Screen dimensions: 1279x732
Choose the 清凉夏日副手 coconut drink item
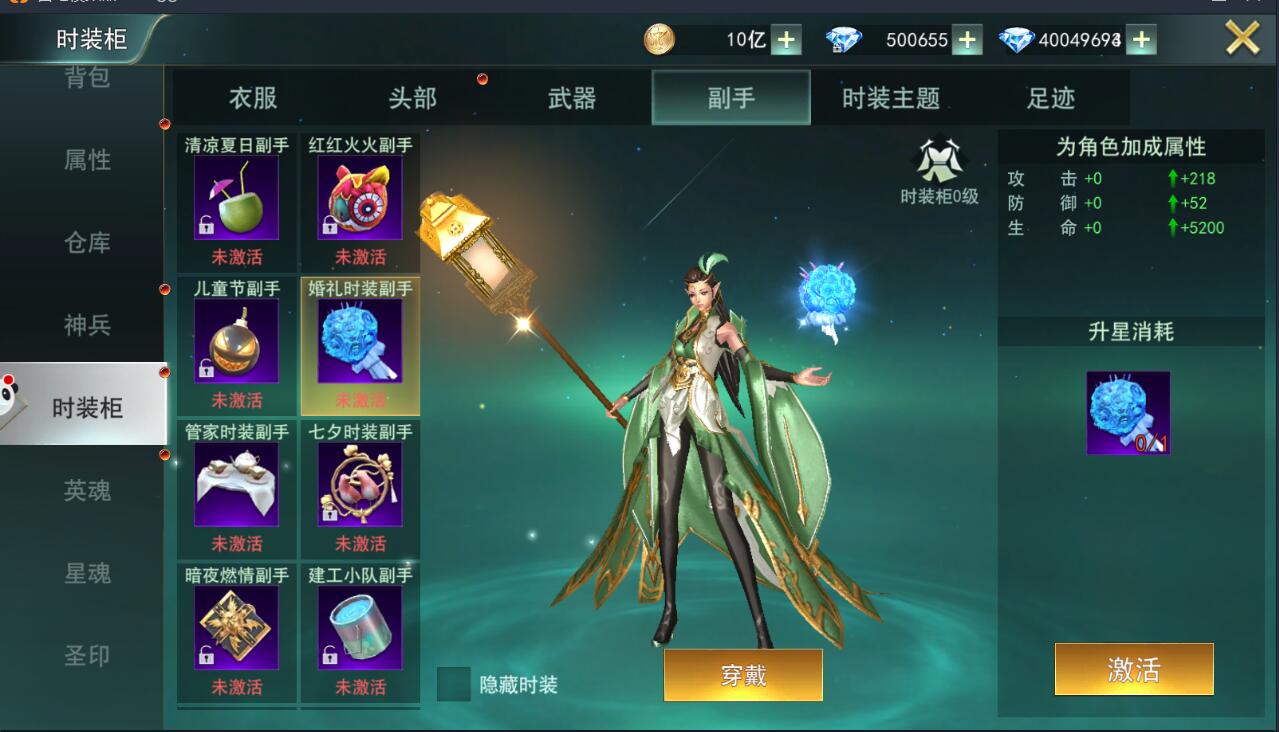point(236,198)
